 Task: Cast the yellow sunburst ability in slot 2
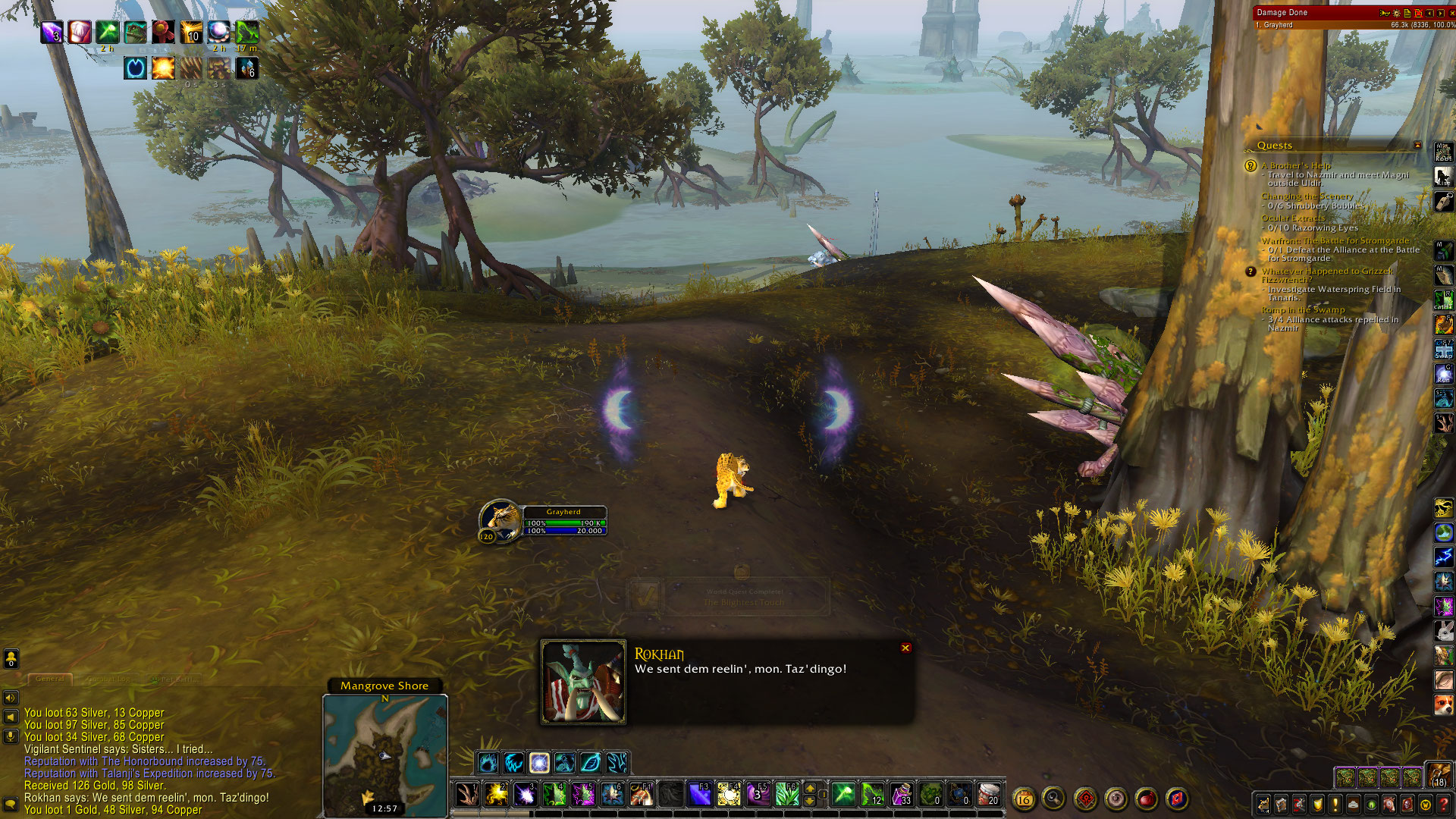pyautogui.click(x=496, y=794)
